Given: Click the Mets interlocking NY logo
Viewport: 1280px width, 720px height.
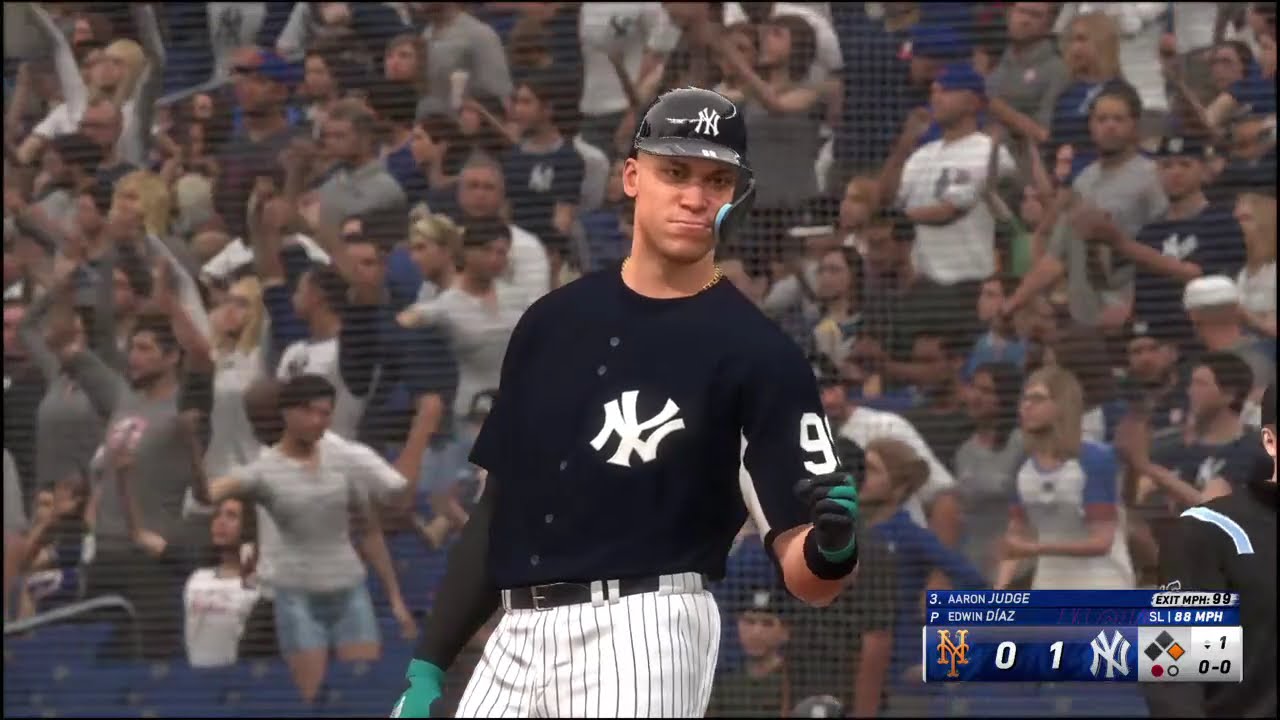Looking at the screenshot, I should click(952, 653).
